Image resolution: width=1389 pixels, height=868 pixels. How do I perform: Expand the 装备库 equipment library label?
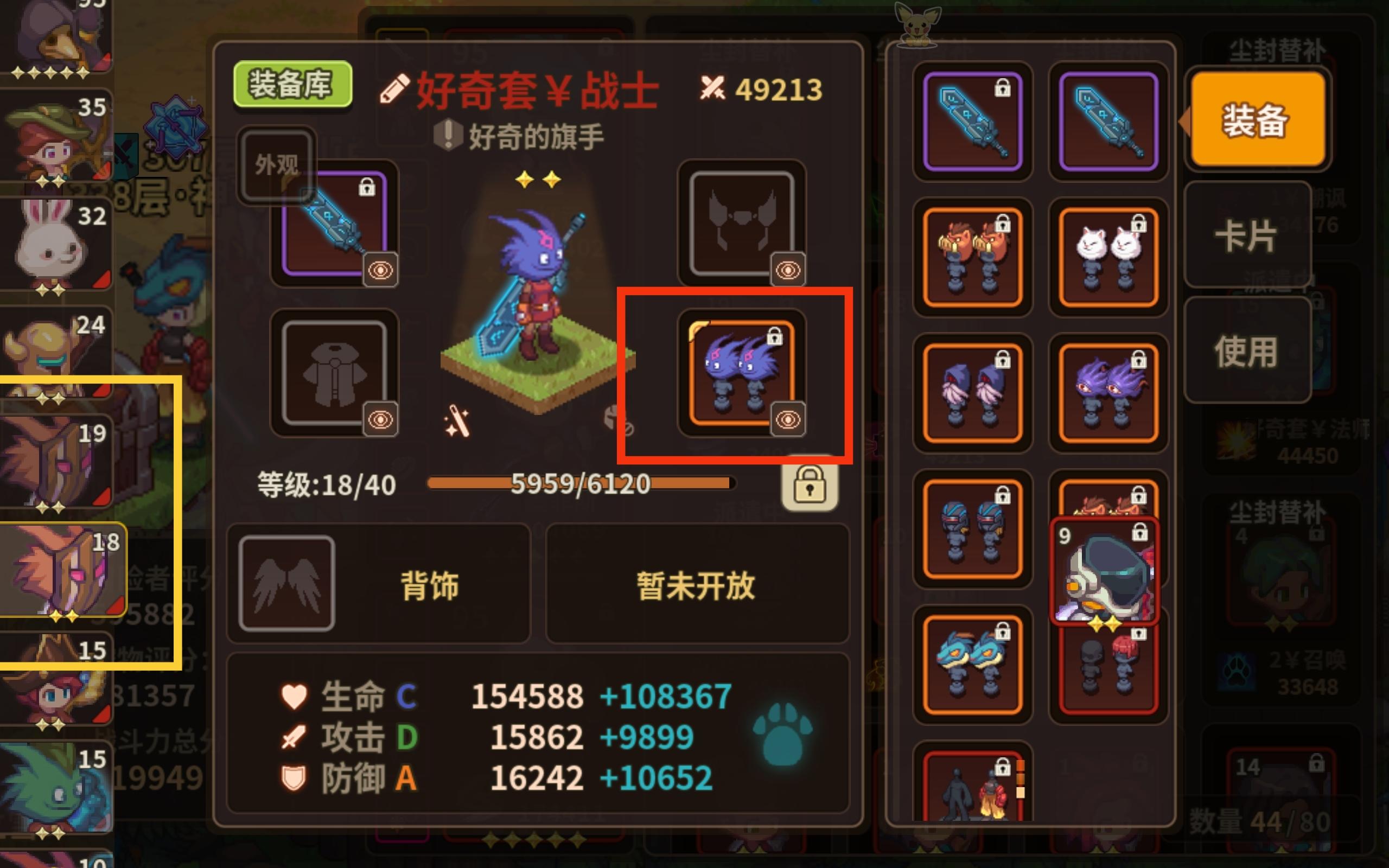click(x=293, y=82)
